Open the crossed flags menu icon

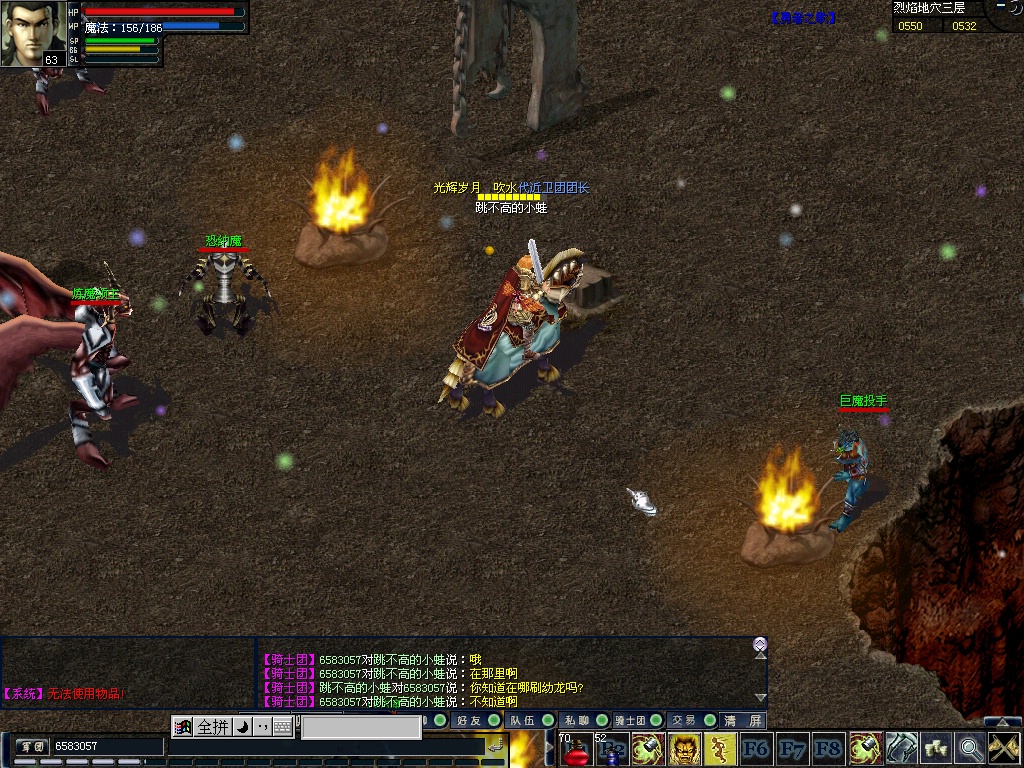[1003, 749]
